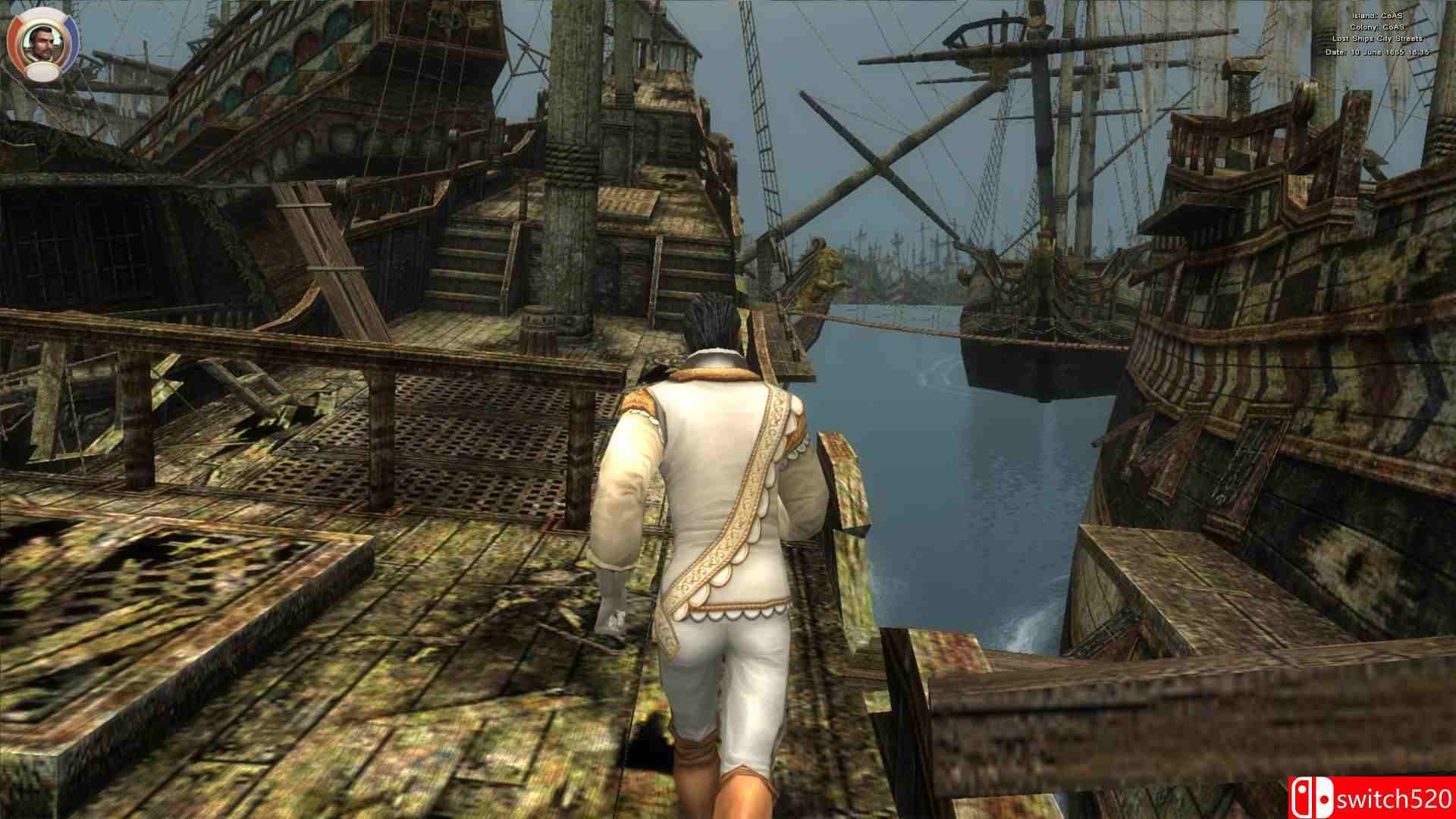
Task: Open the Island: CoAS location entry
Action: (1379, 16)
